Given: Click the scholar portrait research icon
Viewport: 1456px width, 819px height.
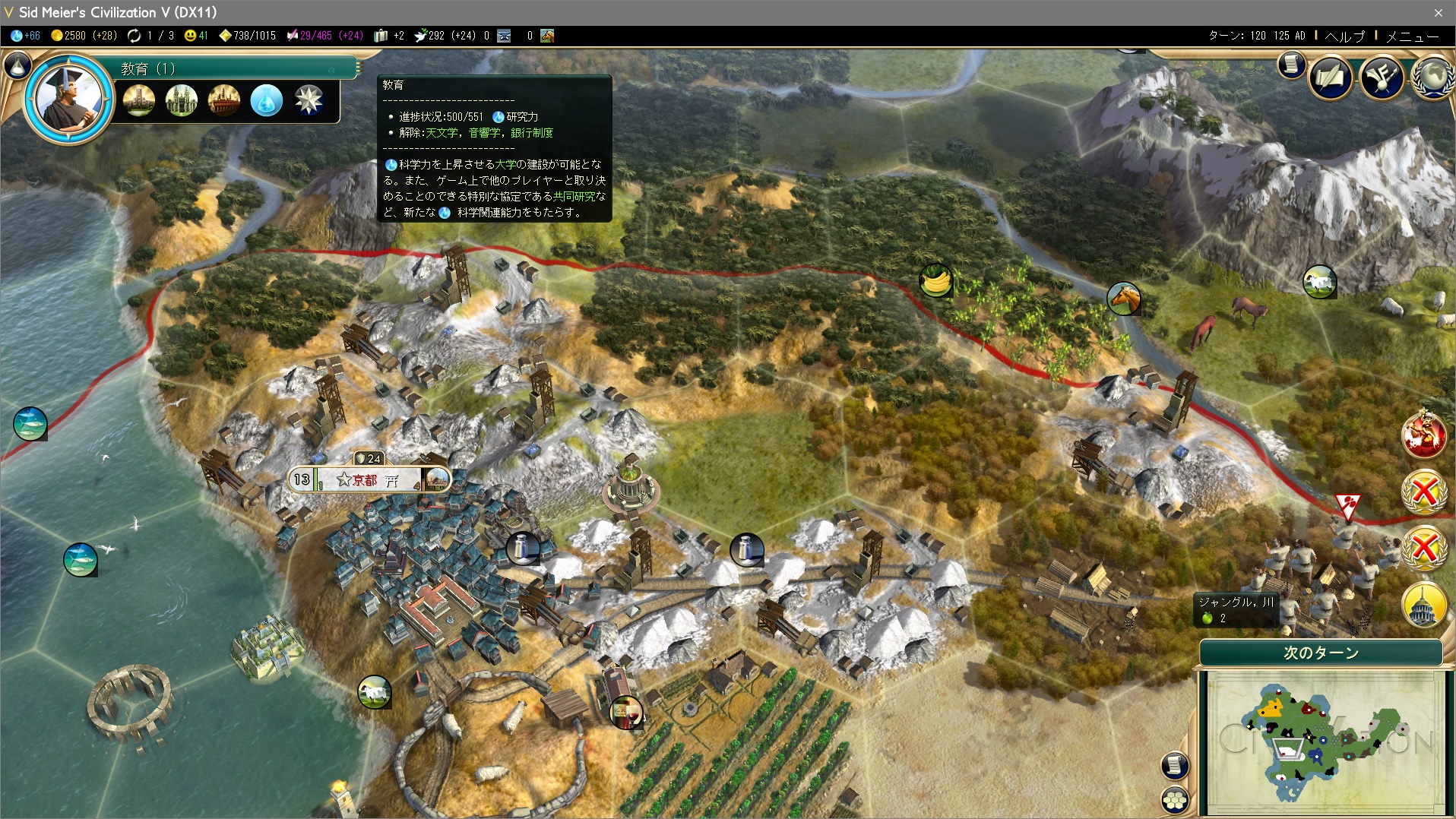Looking at the screenshot, I should click(68, 99).
